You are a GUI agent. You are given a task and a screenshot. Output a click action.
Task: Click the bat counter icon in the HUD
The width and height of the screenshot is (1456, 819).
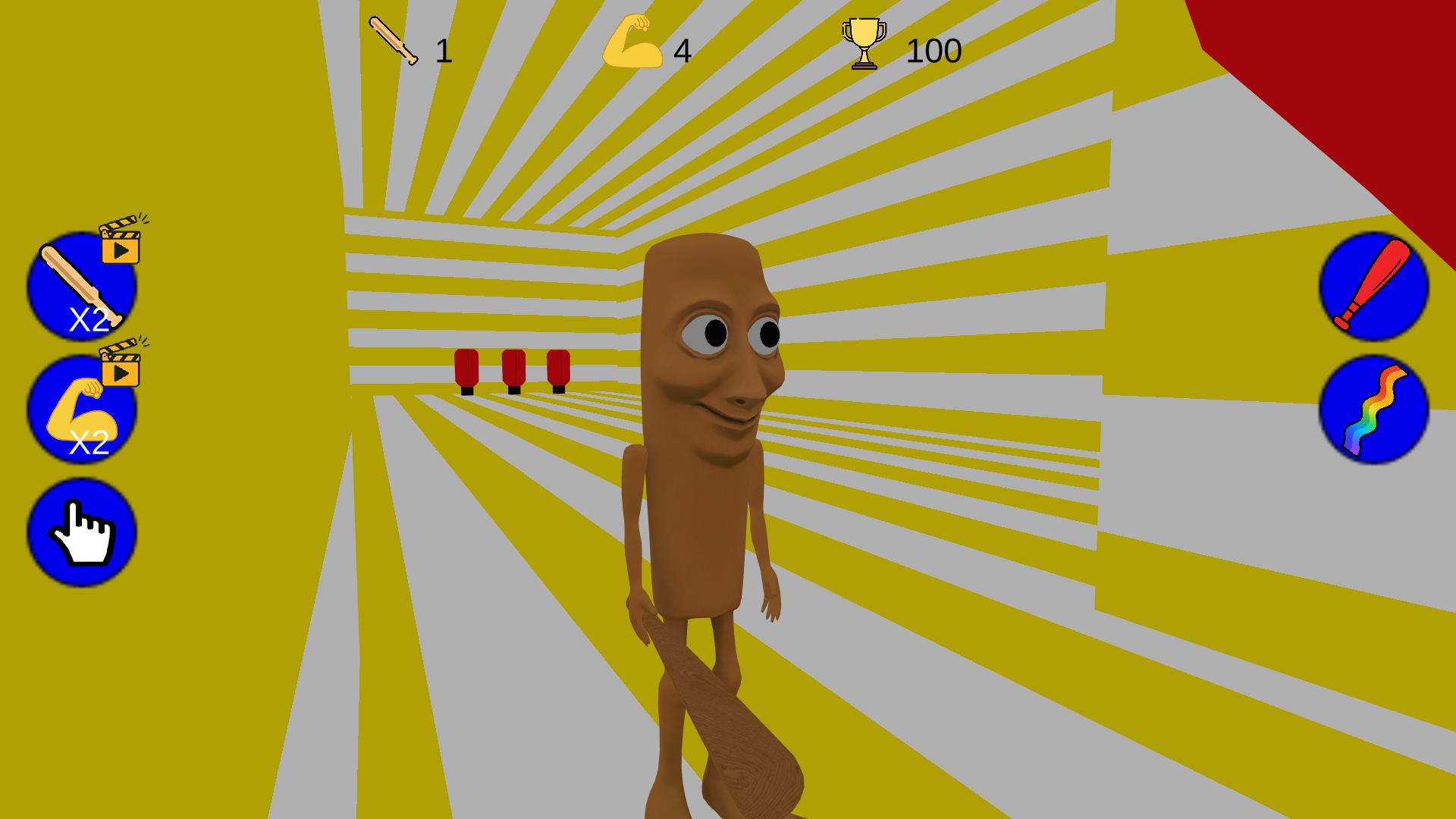391,43
